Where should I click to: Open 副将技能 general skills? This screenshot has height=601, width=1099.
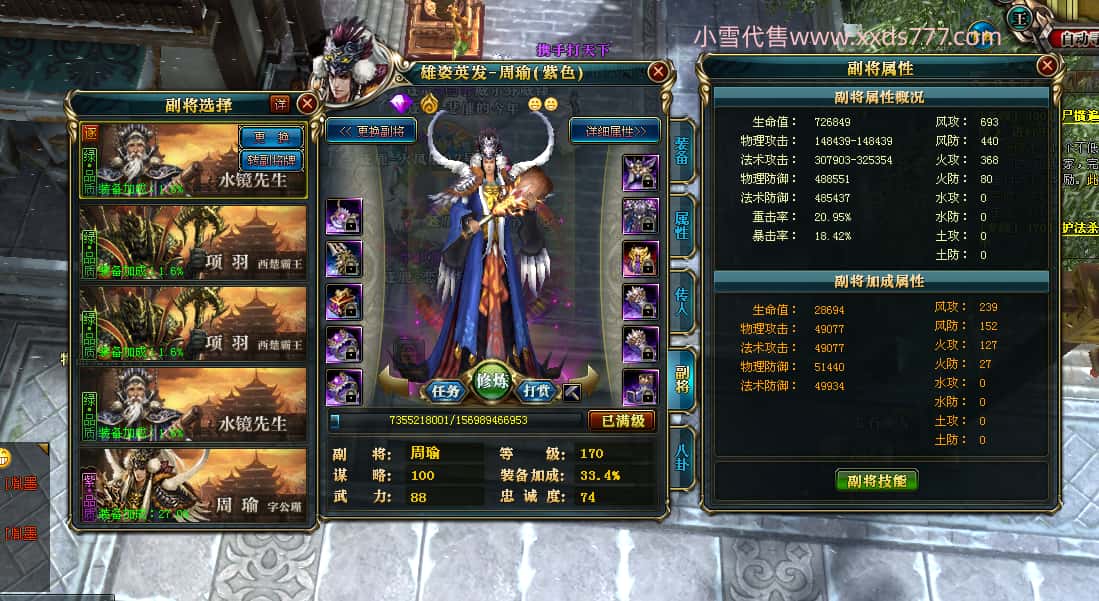[x=876, y=480]
